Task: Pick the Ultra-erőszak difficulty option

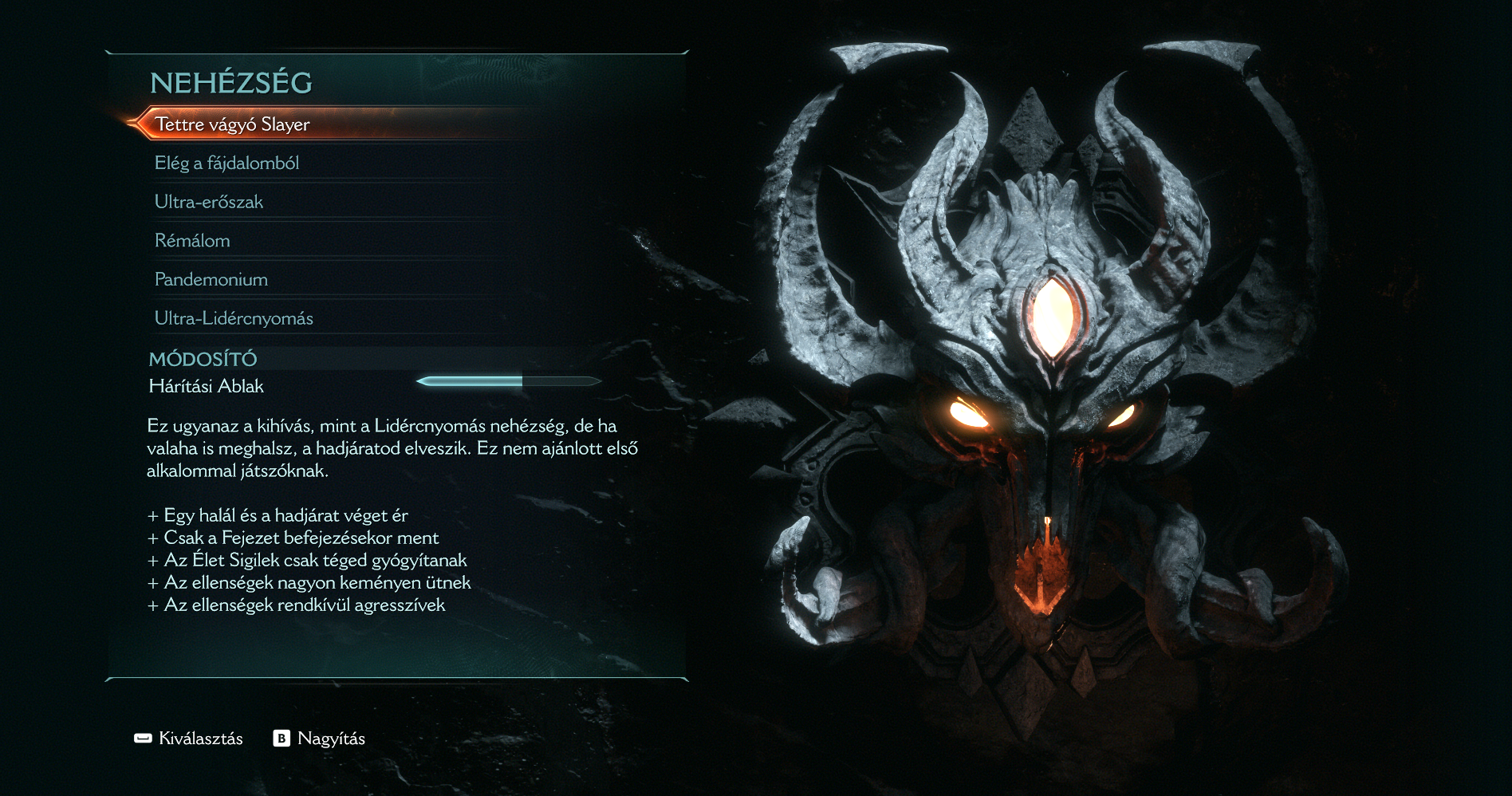Action: click(209, 202)
